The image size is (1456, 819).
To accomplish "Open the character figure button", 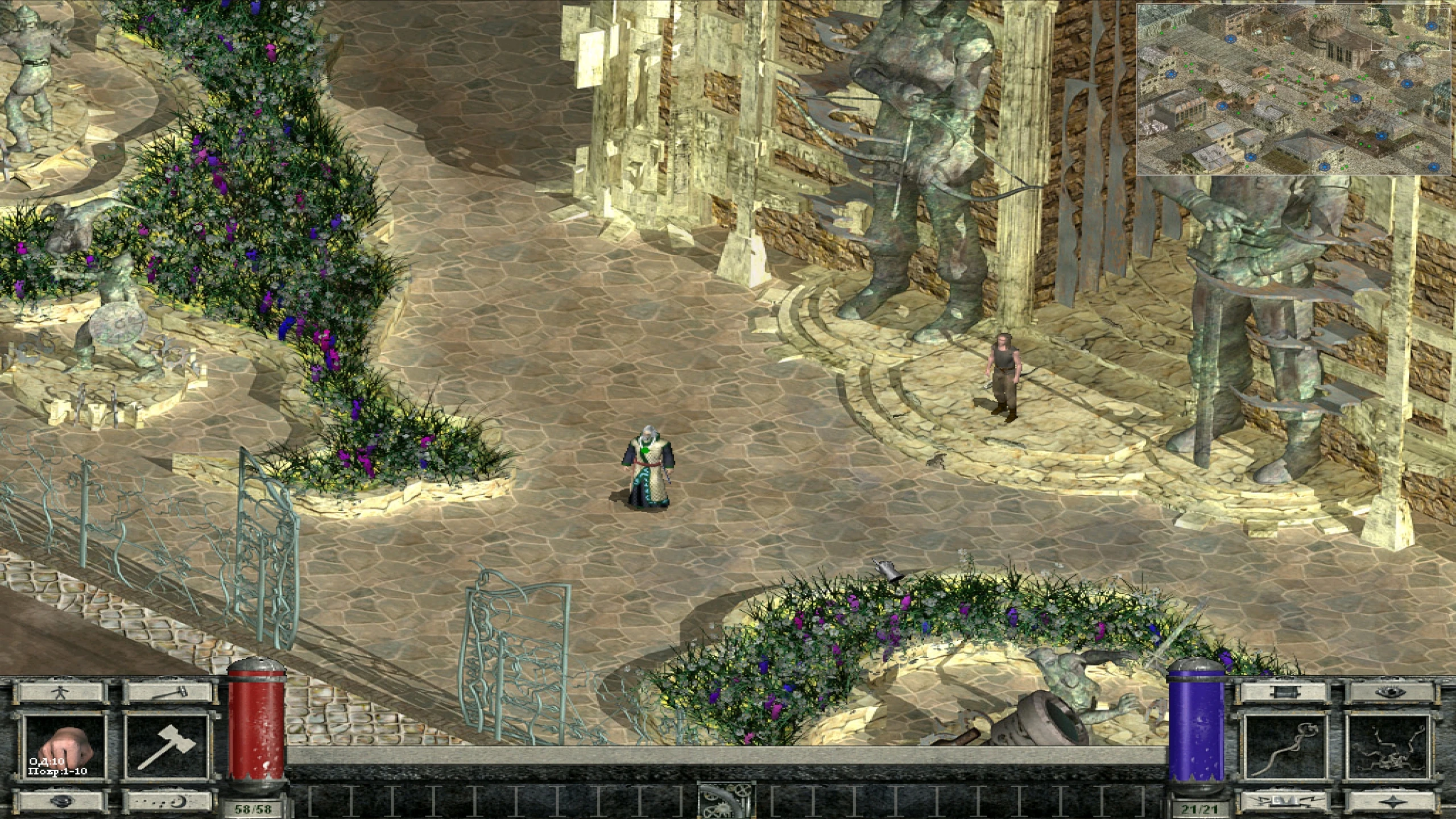I will (x=62, y=692).
